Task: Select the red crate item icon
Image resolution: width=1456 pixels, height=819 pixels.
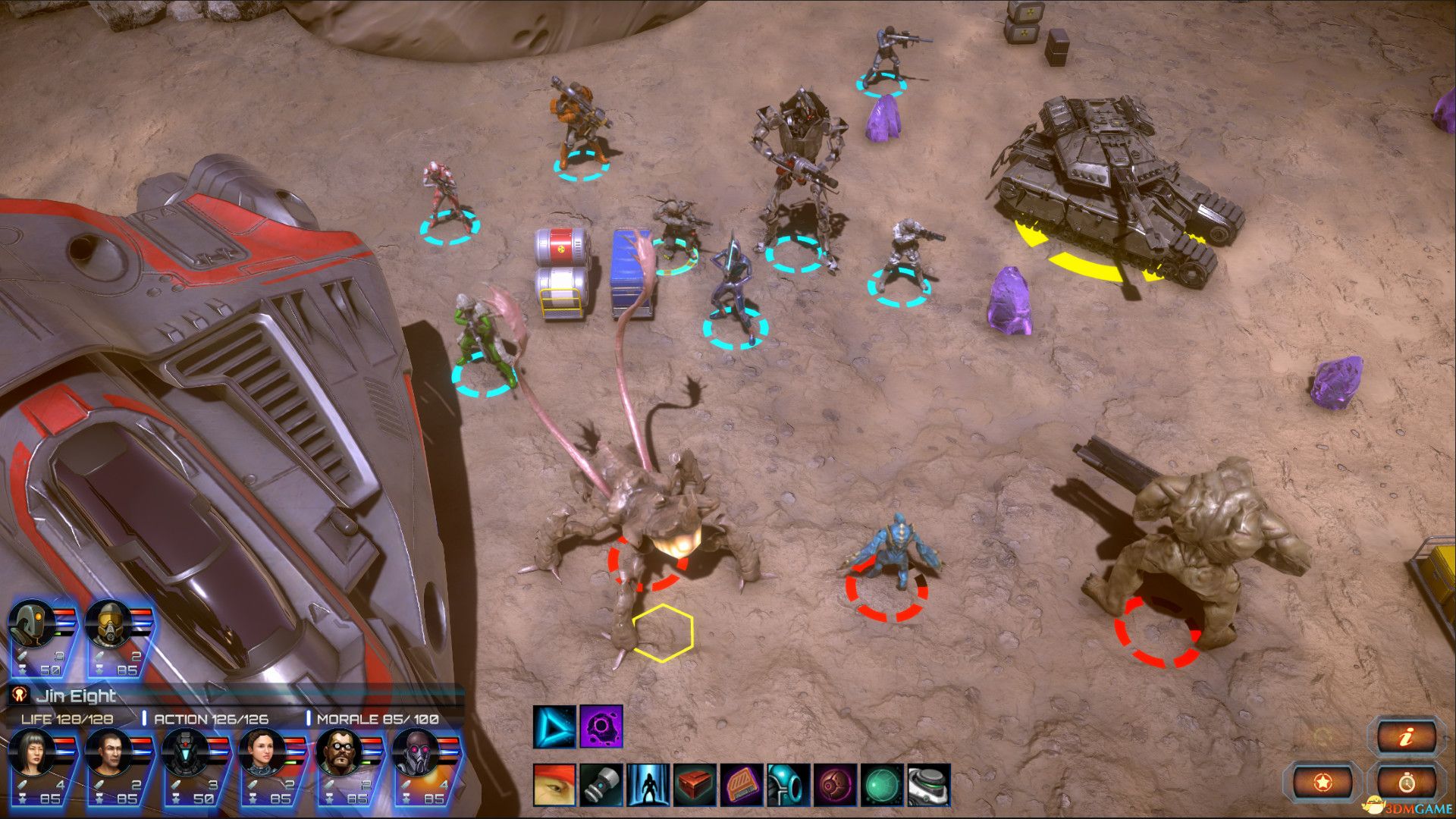Action: 695,785
